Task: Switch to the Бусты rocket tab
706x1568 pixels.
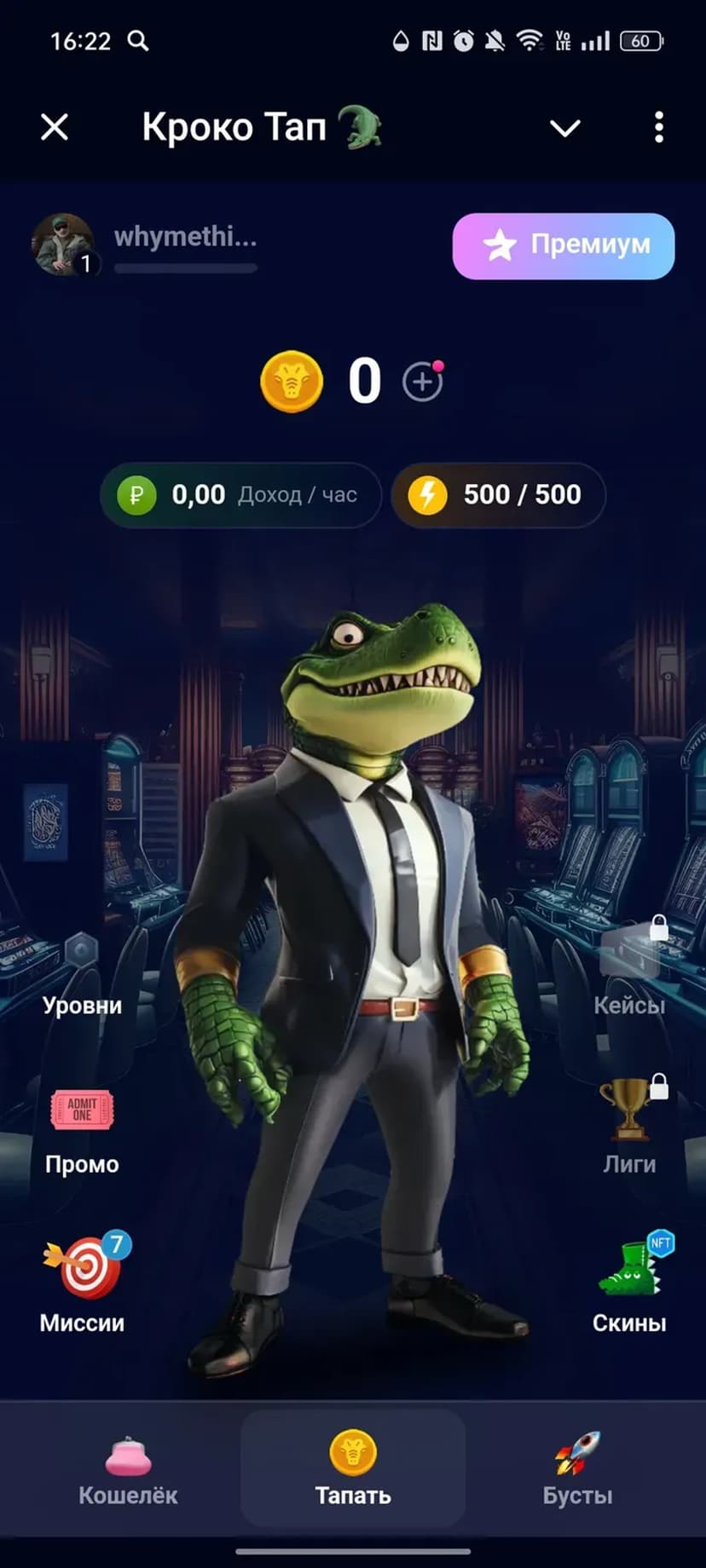Action: (577, 1468)
